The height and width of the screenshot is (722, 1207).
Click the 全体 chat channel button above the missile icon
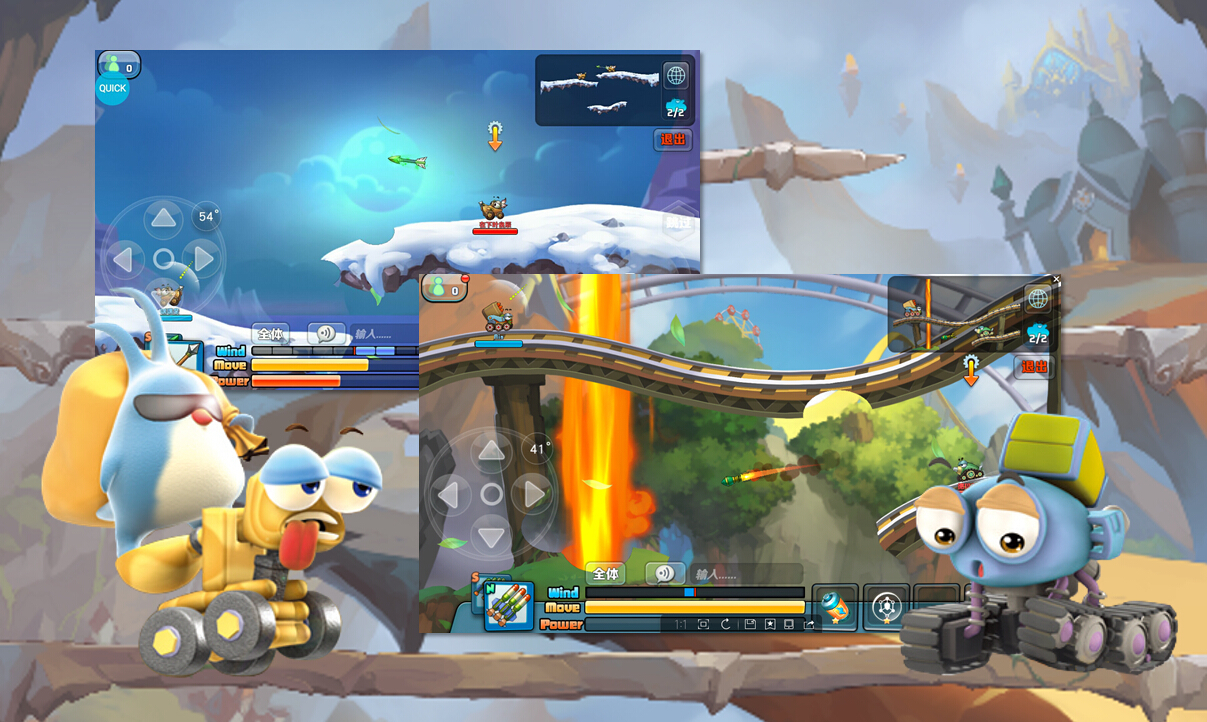tap(605, 574)
